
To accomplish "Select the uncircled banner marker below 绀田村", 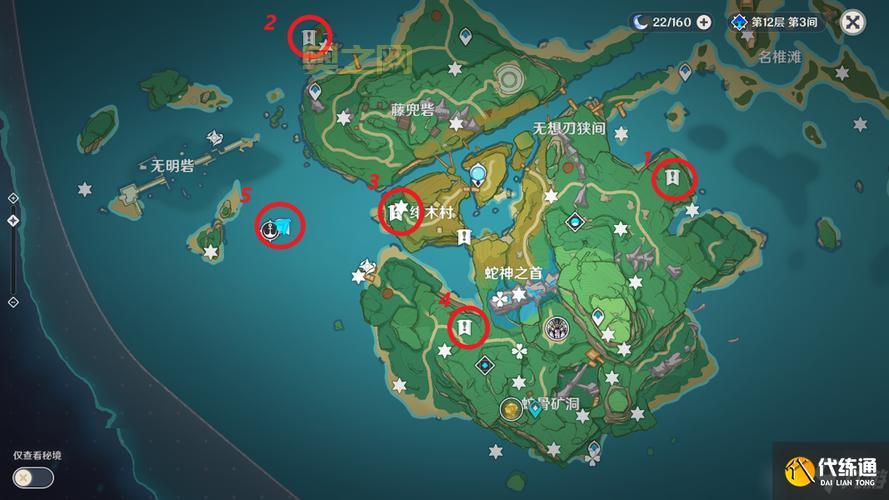I will [463, 237].
